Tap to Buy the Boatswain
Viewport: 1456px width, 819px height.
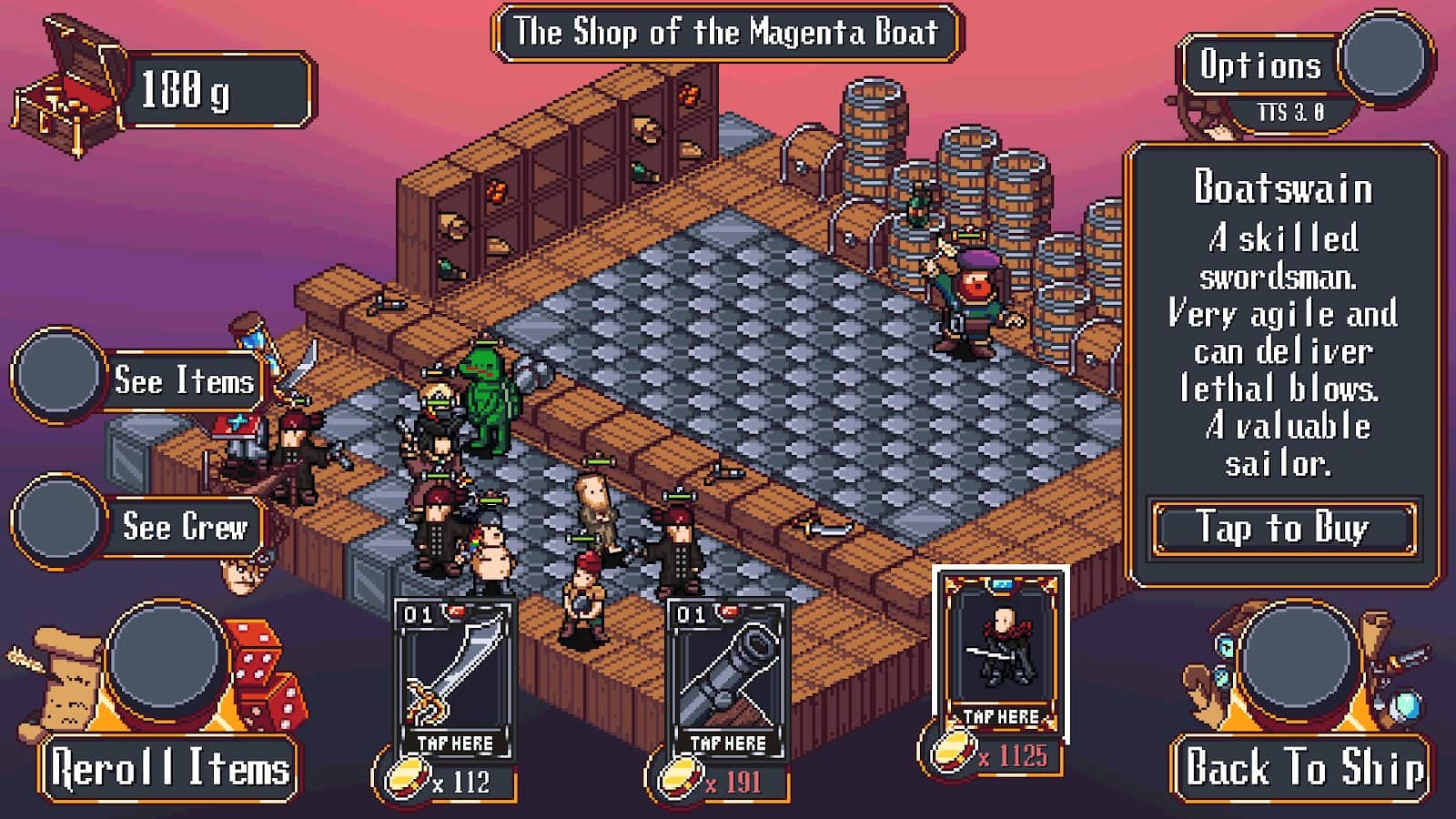click(1283, 529)
